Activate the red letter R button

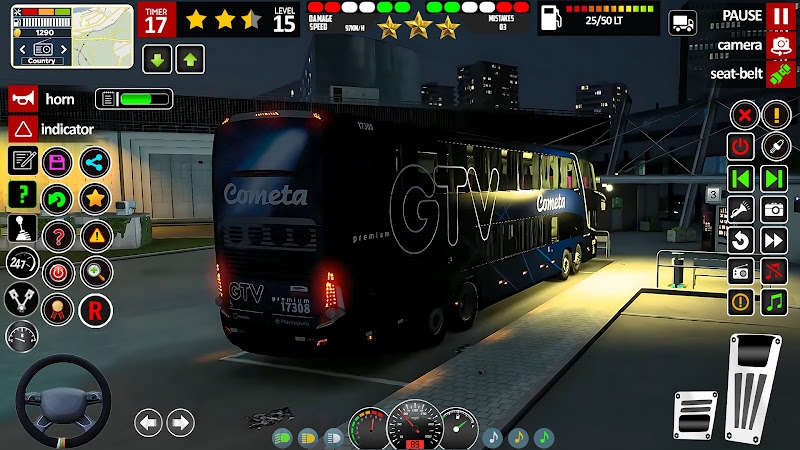click(x=95, y=311)
